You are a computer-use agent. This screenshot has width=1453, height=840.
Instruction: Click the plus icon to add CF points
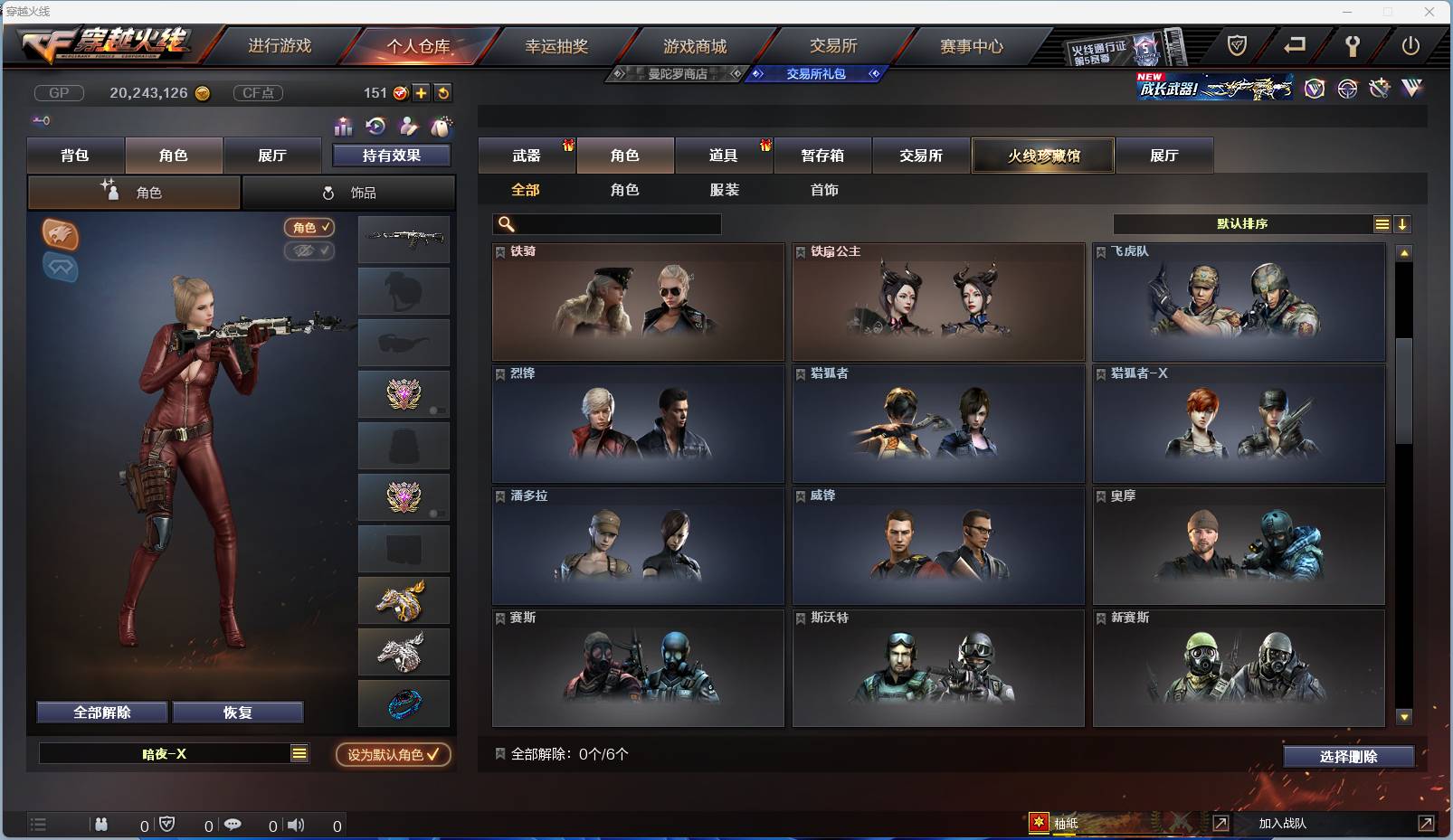[x=422, y=92]
